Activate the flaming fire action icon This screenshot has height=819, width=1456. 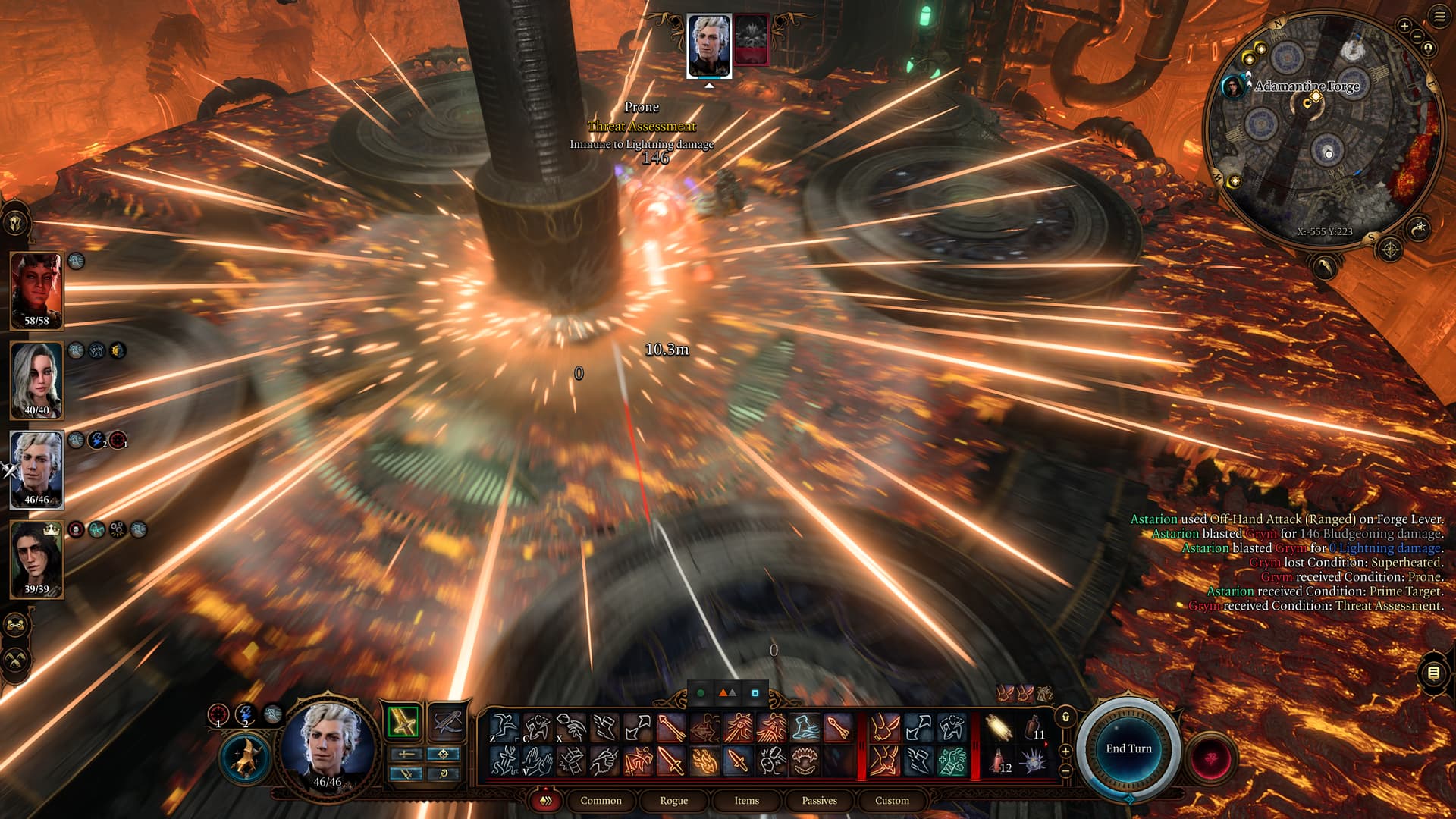click(x=704, y=761)
